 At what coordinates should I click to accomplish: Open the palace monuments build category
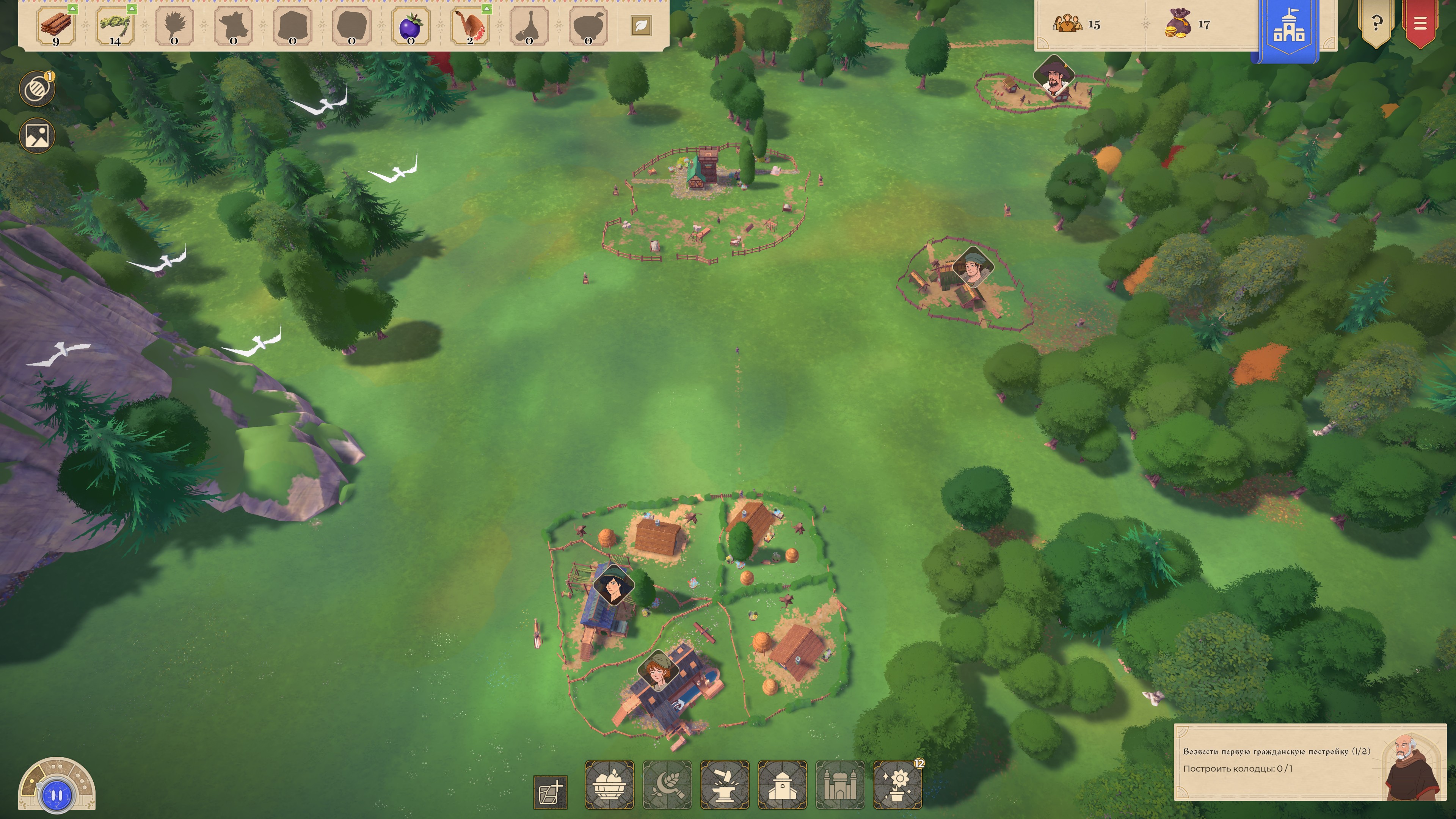coord(840,784)
